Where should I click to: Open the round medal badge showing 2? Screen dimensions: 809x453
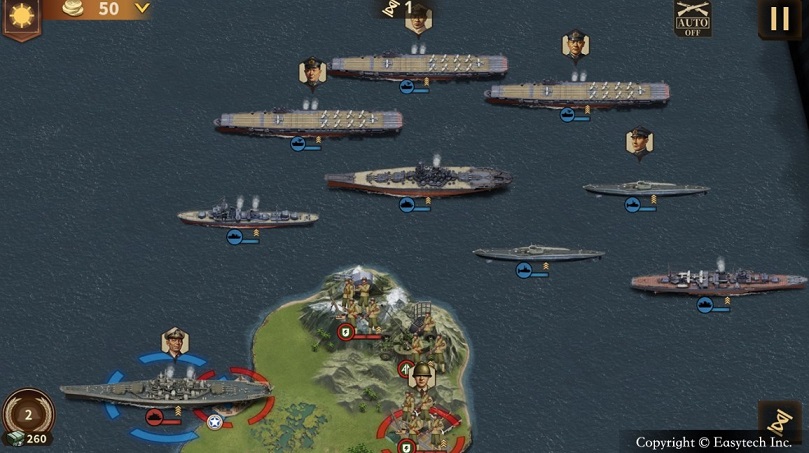pyautogui.click(x=28, y=413)
